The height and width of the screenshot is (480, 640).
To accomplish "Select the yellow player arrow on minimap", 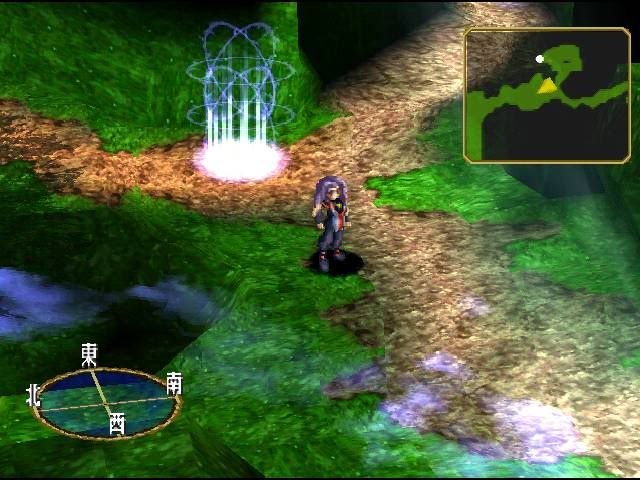I will coord(547,86).
